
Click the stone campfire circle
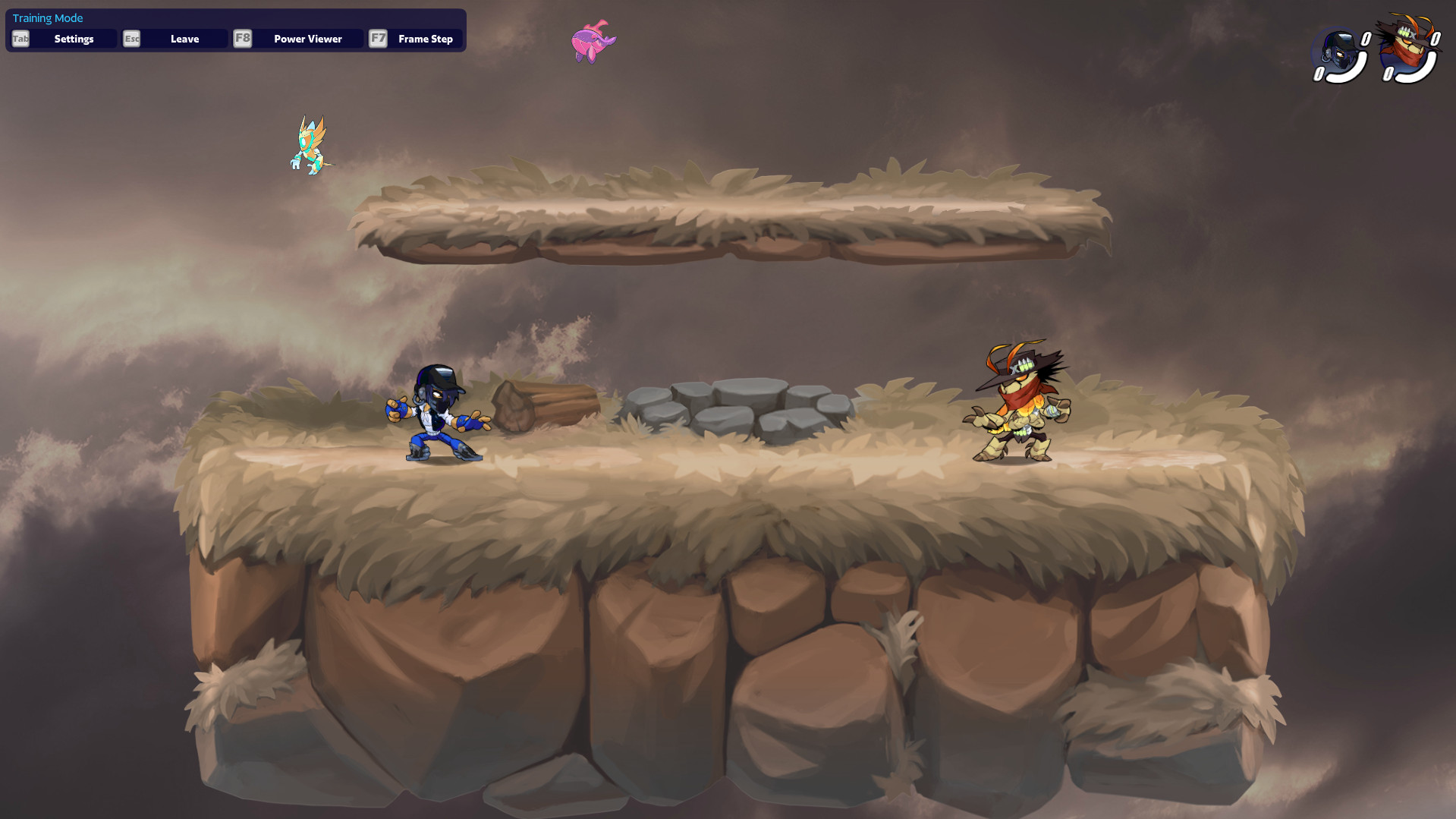(740, 406)
